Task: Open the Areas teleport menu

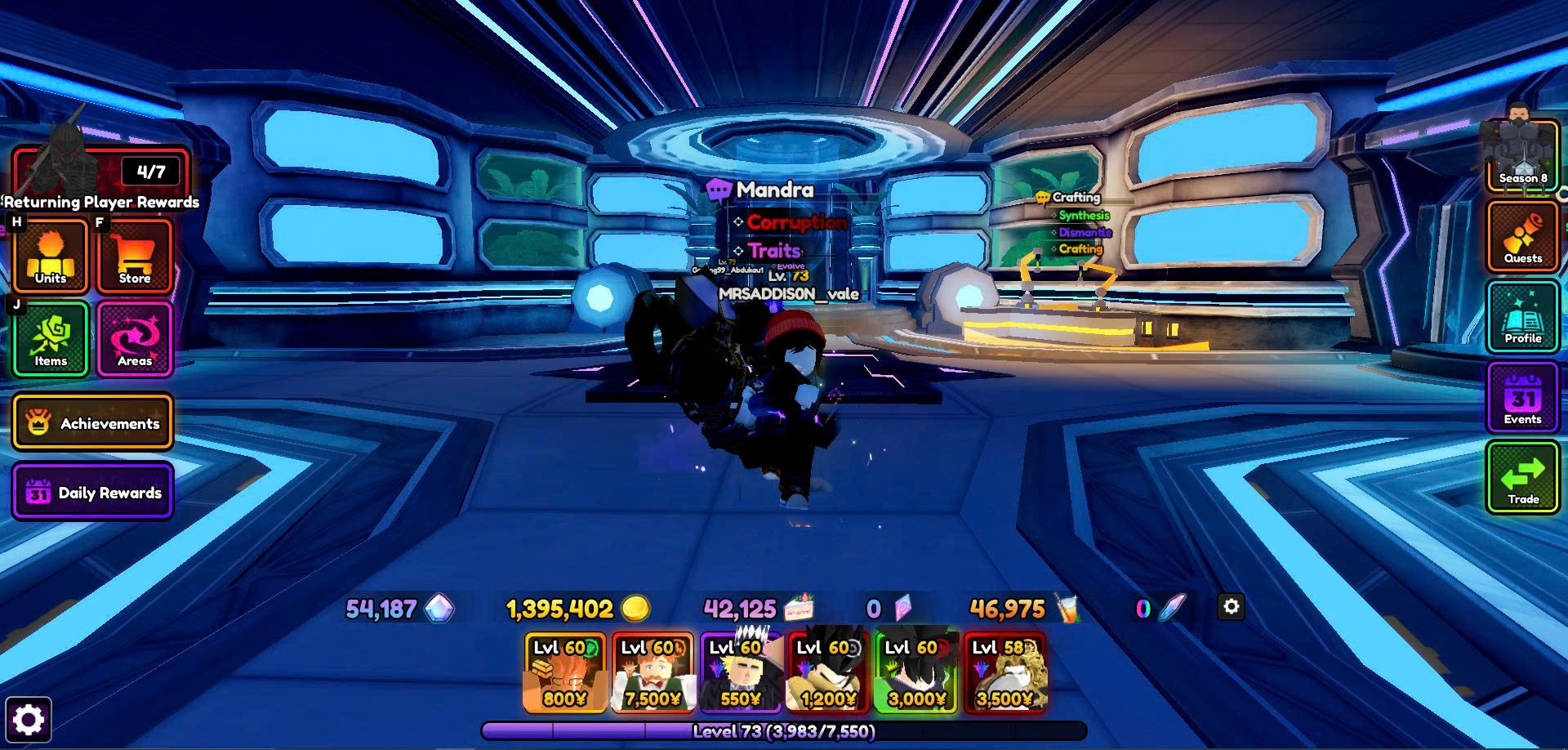Action: coord(135,339)
